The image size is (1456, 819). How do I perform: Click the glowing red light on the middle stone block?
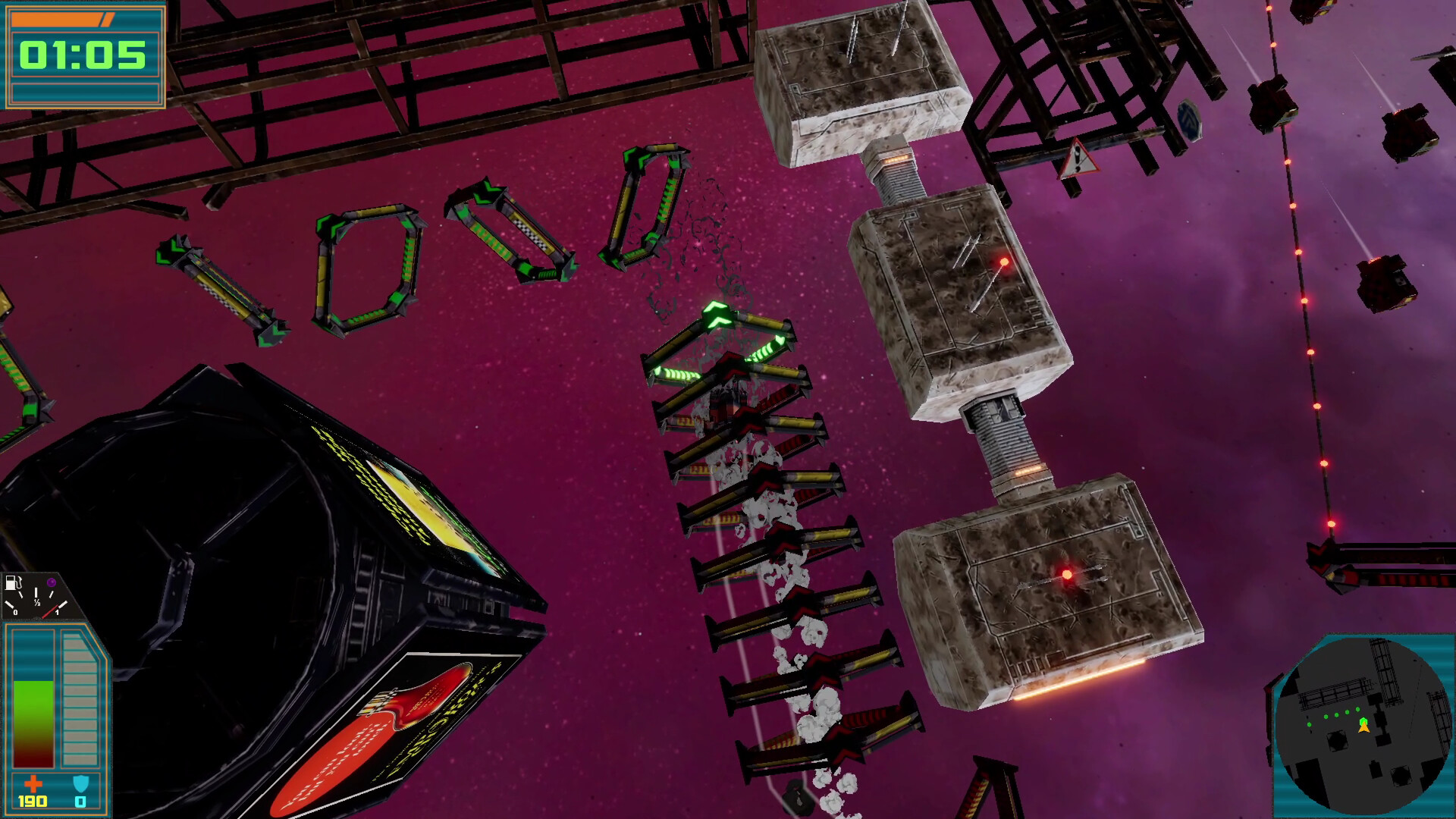click(x=1003, y=263)
